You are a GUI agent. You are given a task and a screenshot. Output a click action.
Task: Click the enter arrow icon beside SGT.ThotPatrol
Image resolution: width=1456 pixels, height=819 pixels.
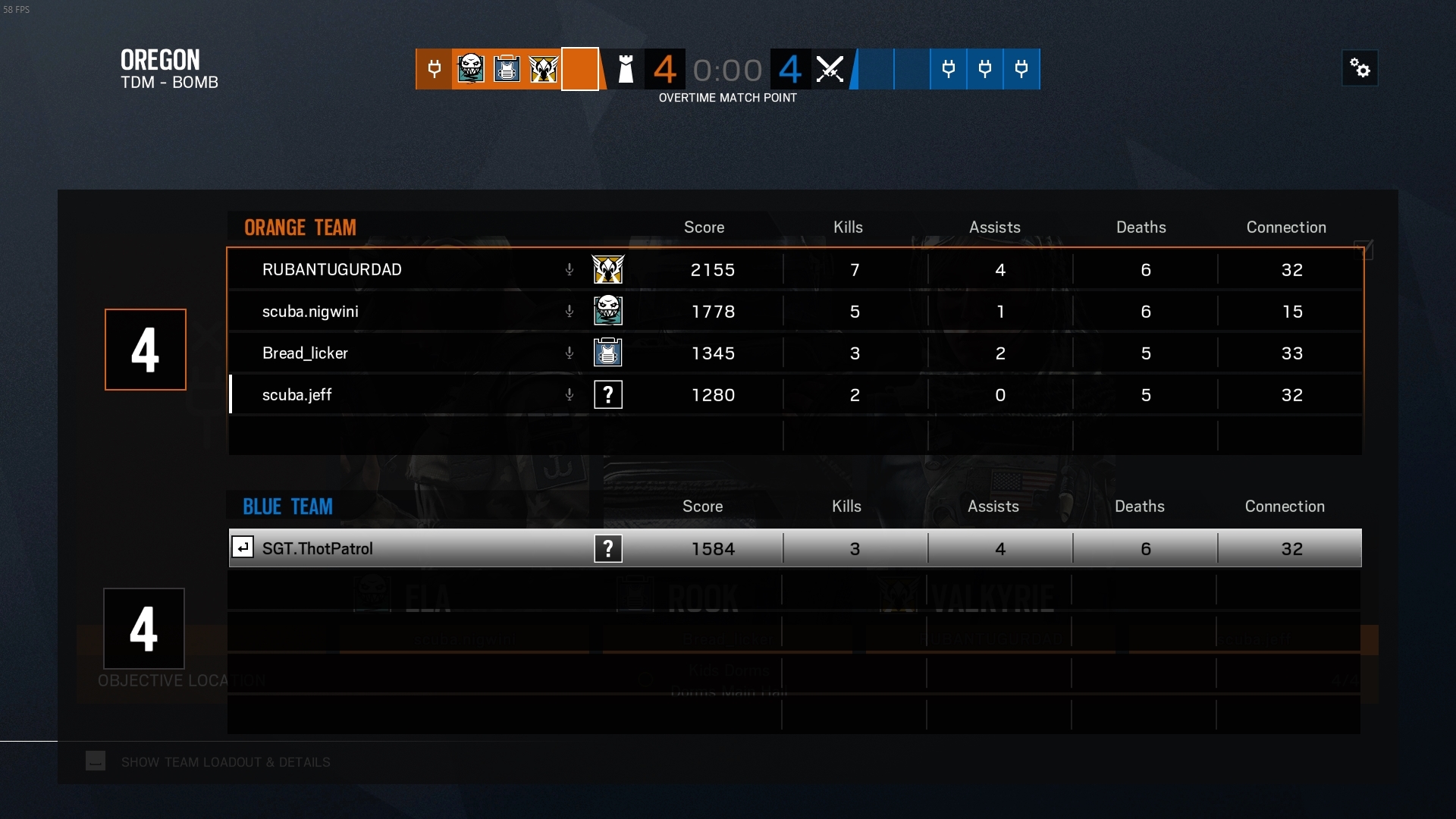[243, 547]
